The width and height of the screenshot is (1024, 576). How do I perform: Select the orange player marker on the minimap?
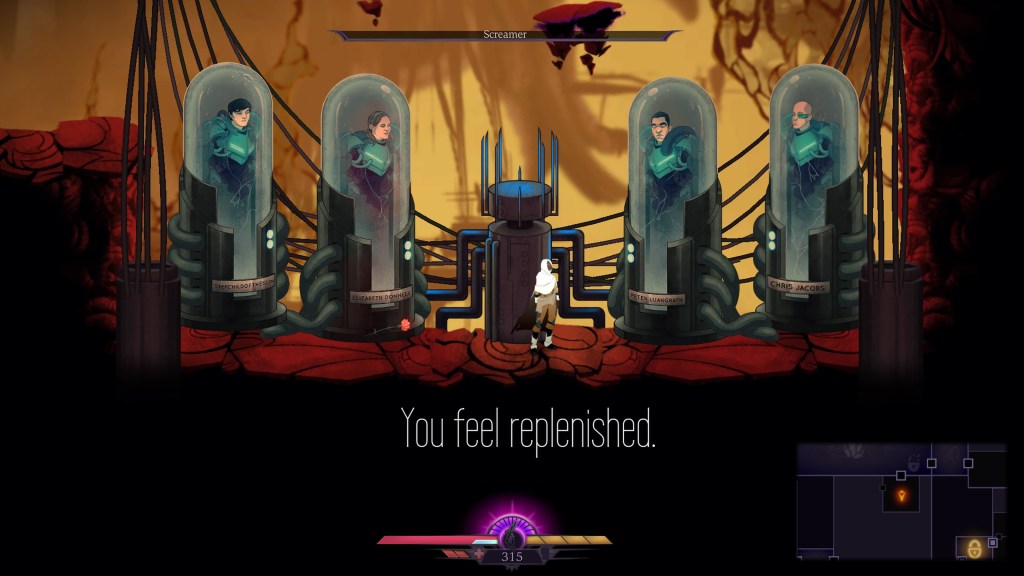point(901,495)
